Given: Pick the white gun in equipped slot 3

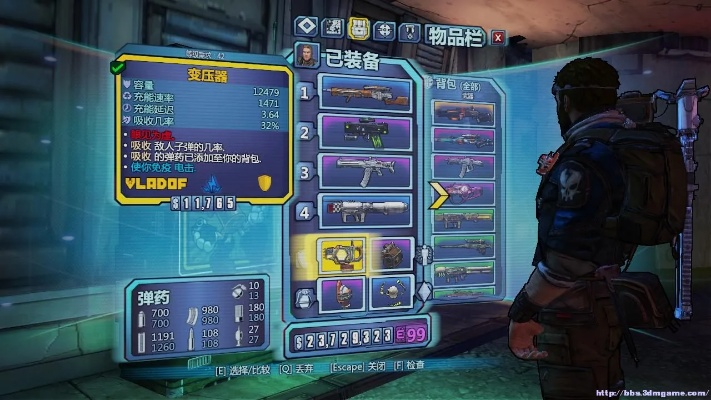Looking at the screenshot, I should pos(365,171).
